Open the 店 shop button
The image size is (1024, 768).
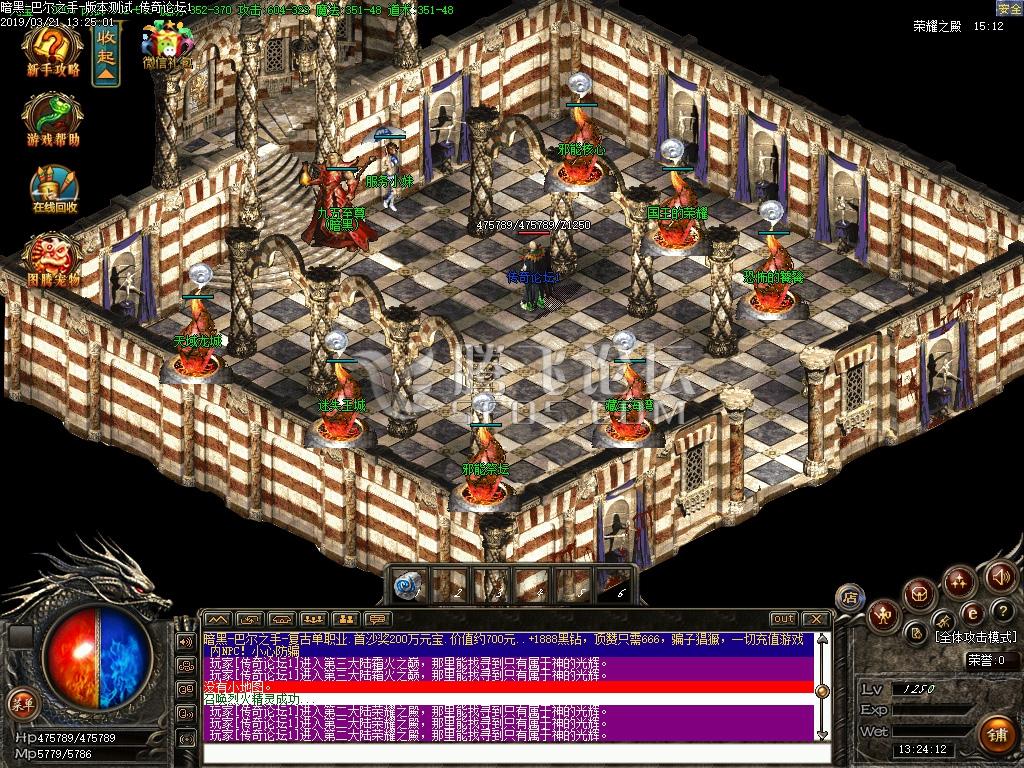tap(850, 597)
